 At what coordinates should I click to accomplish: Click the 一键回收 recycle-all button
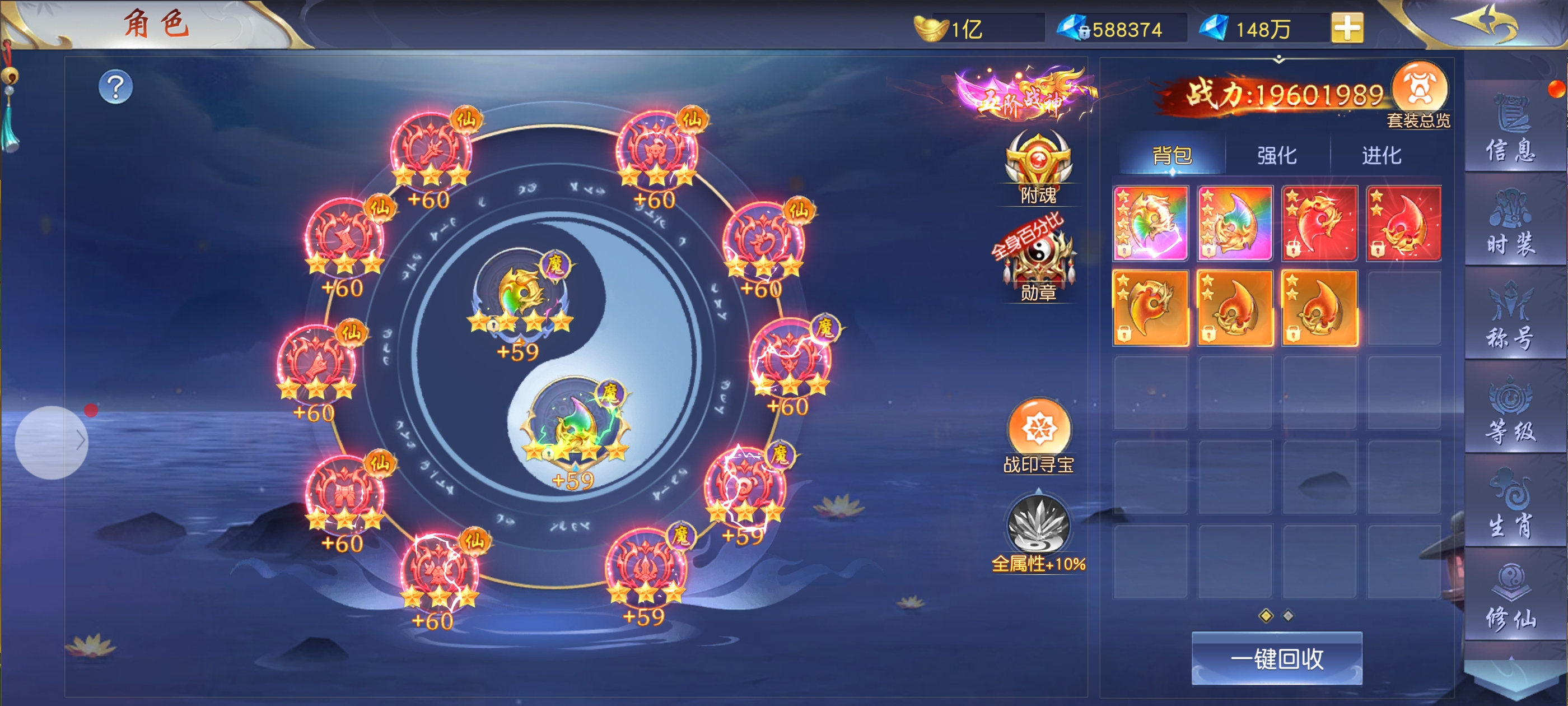1276,658
